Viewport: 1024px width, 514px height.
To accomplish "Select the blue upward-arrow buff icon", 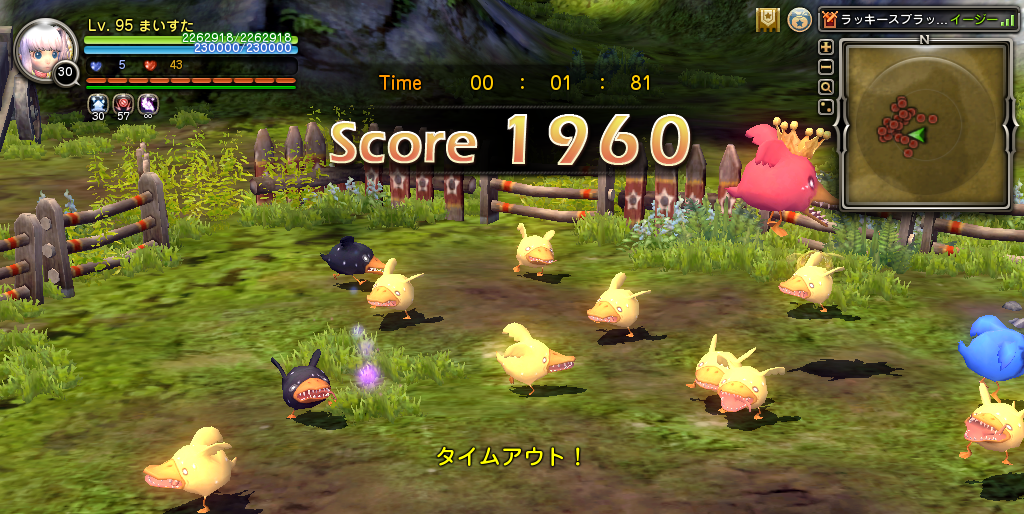I will pos(98,102).
